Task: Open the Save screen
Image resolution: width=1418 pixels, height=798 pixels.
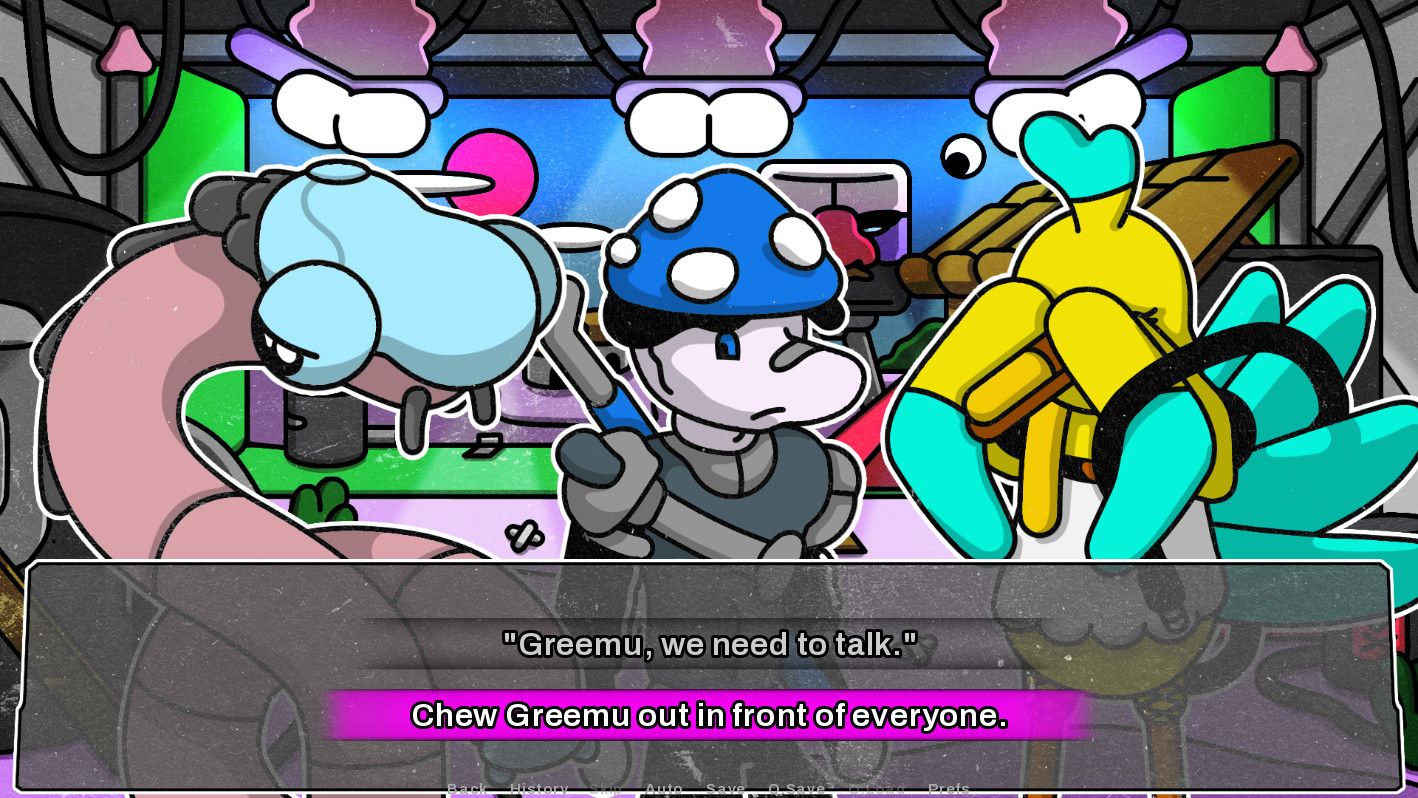Action: click(x=726, y=788)
